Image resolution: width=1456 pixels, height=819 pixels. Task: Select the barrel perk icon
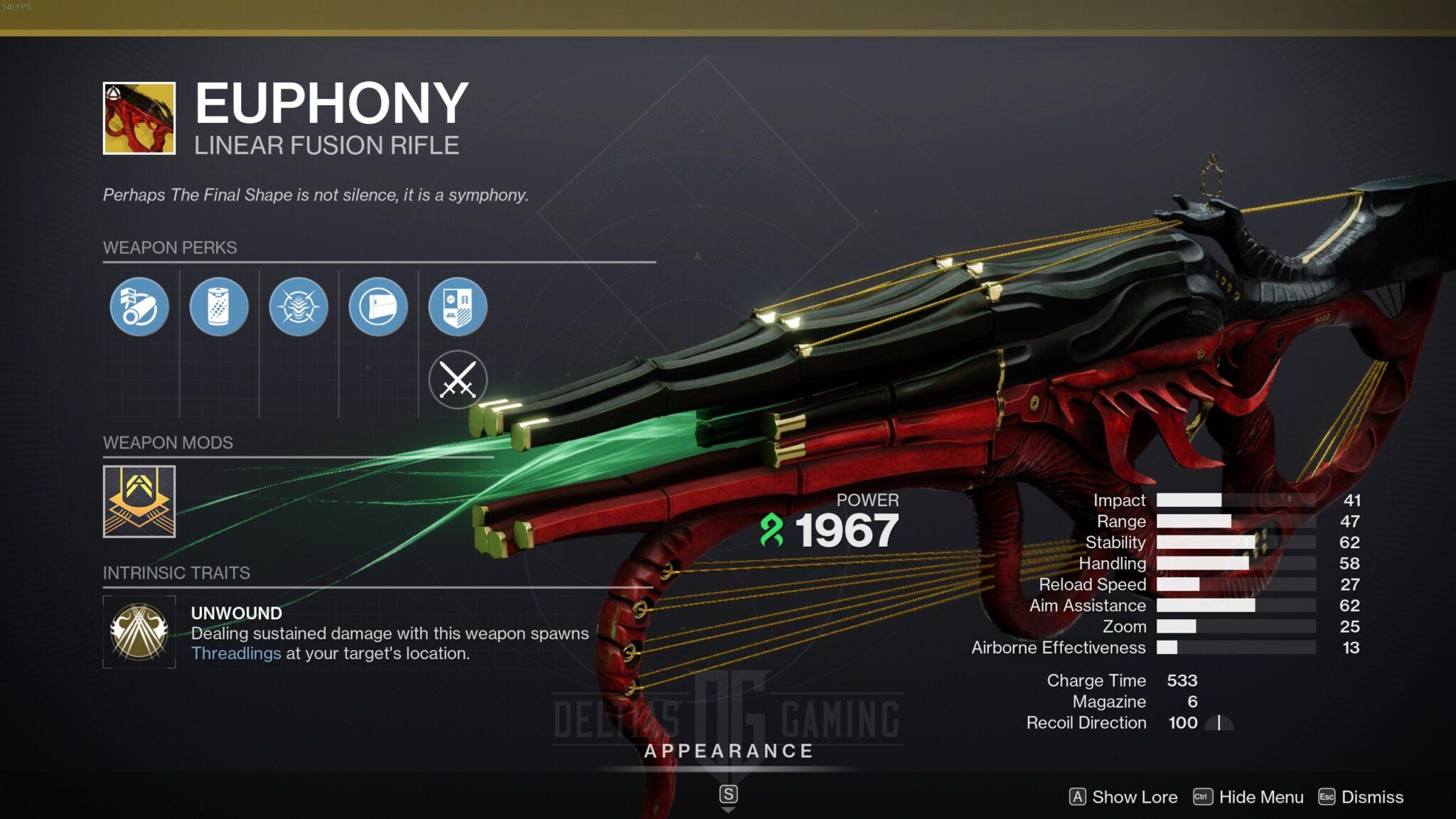139,306
